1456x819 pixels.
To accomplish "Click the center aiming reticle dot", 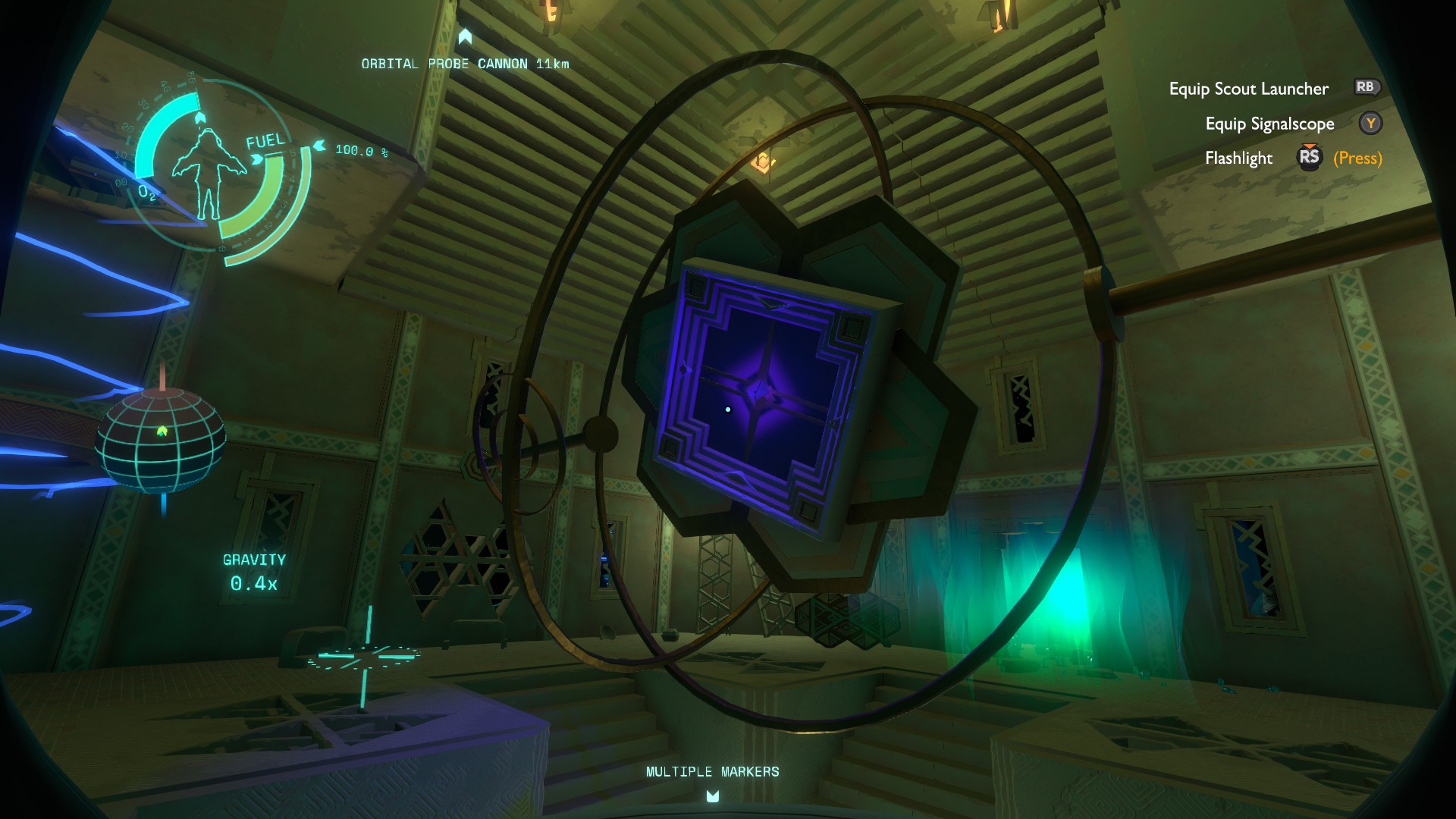I will point(728,409).
